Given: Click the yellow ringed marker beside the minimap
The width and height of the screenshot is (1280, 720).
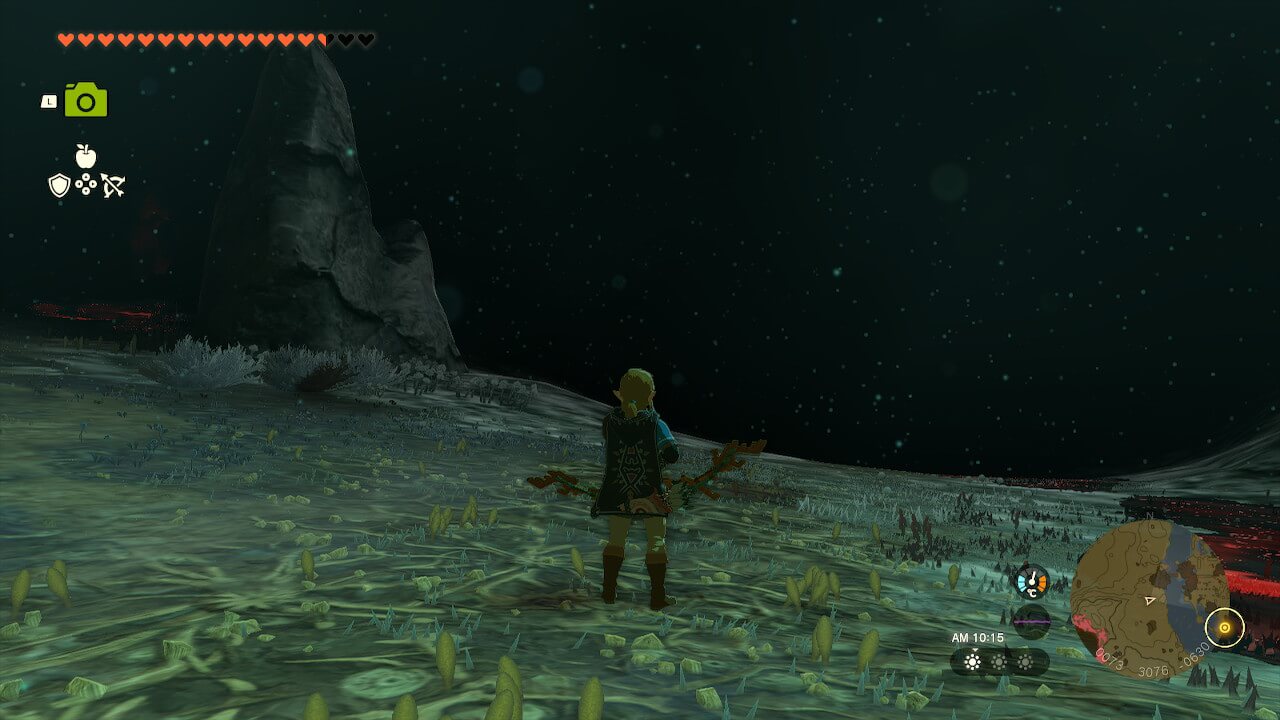Looking at the screenshot, I should 1224,628.
